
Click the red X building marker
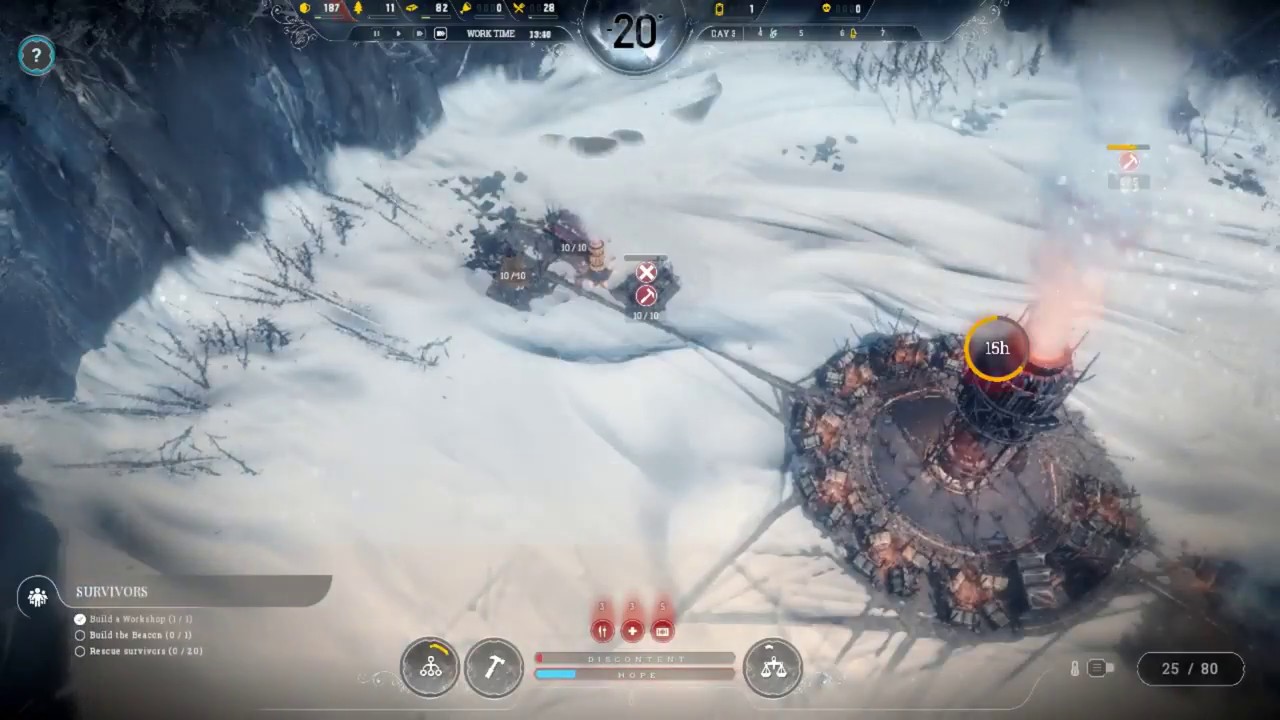point(647,272)
